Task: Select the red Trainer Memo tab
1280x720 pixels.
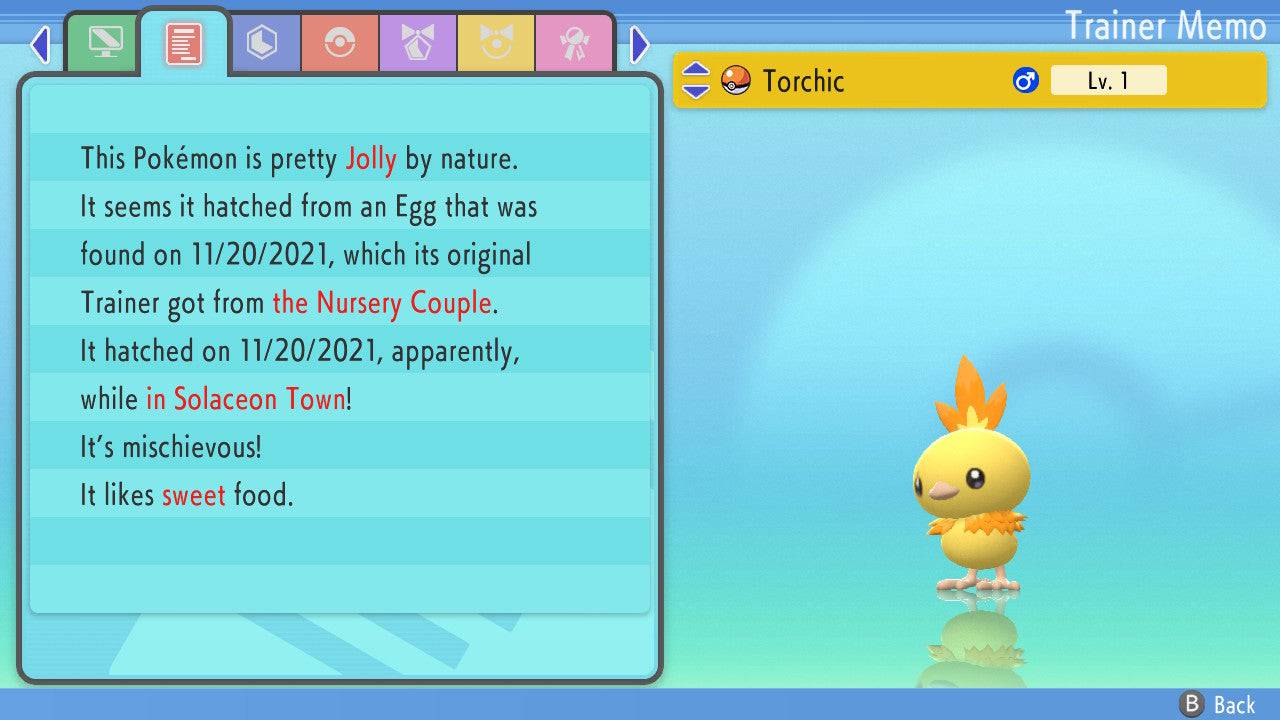Action: (x=184, y=43)
